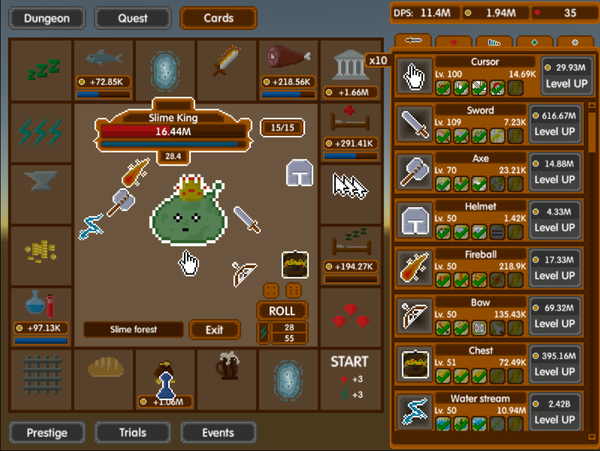Screen dimensions: 600x451
Task: Exit the Slime forest battle
Action: 214,330
